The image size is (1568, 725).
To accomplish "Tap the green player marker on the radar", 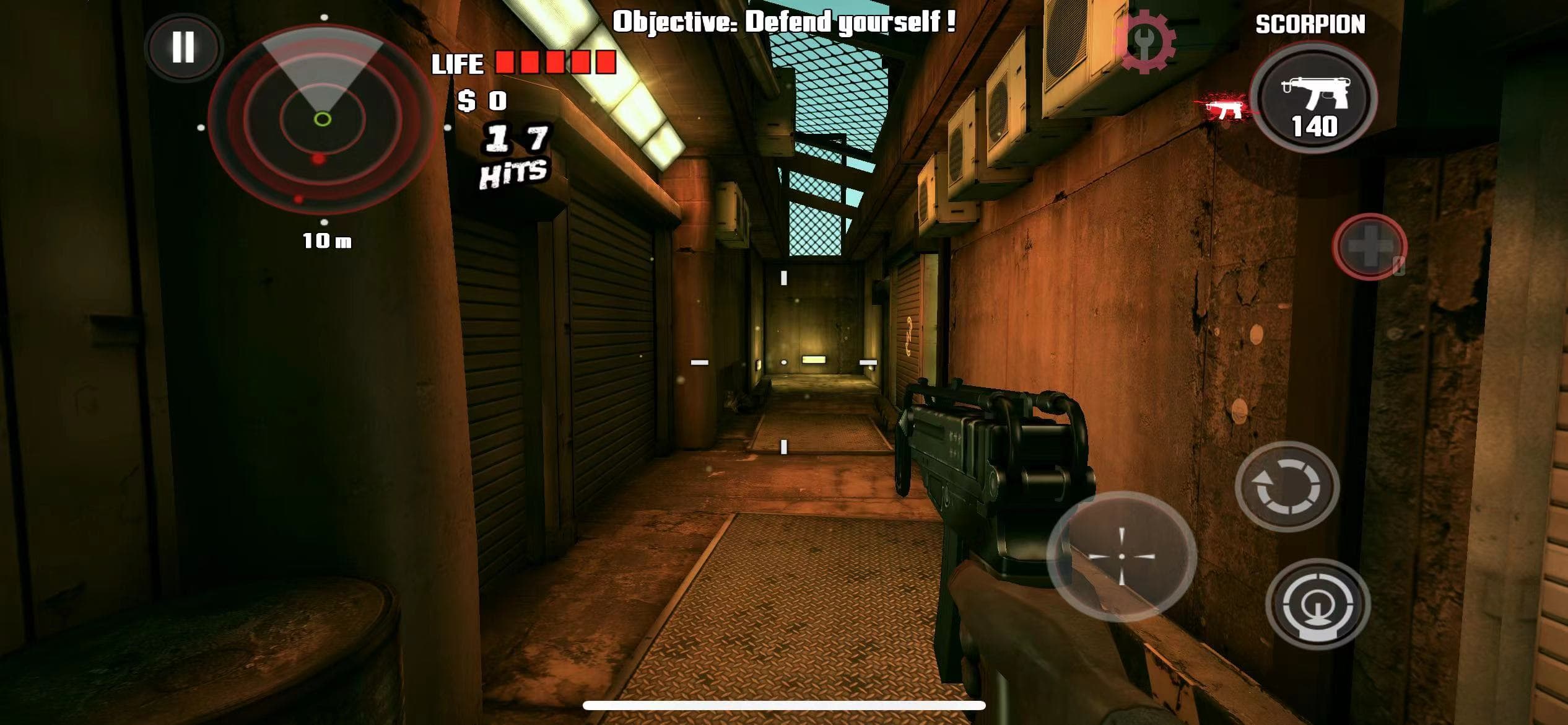I will click(322, 118).
